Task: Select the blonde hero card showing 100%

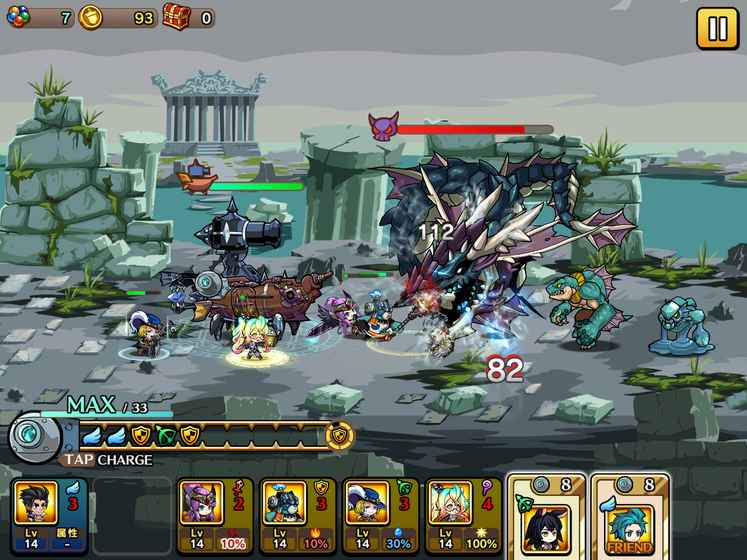Action: 462,515
